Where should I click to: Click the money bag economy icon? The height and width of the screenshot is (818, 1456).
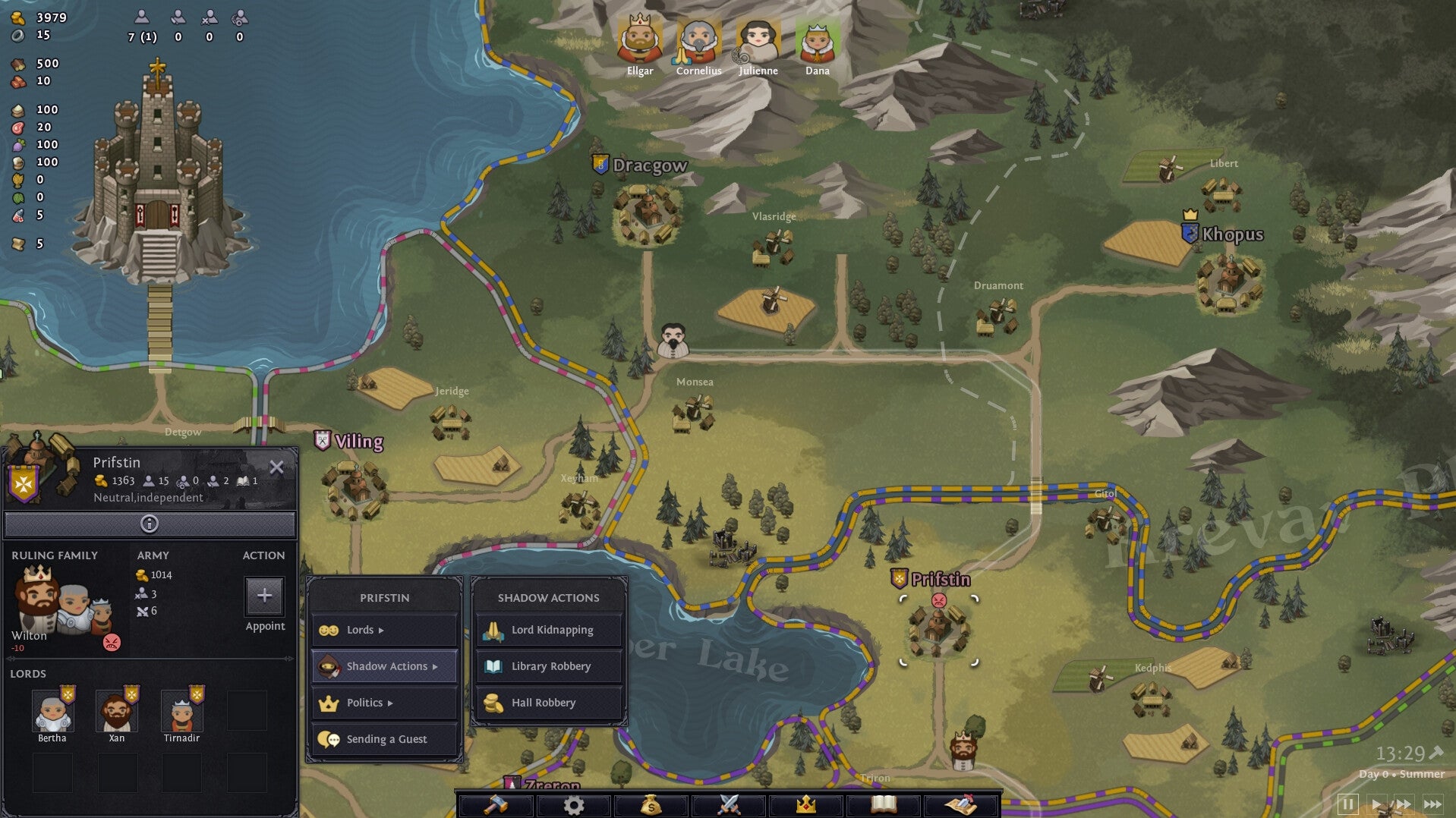[x=651, y=805]
